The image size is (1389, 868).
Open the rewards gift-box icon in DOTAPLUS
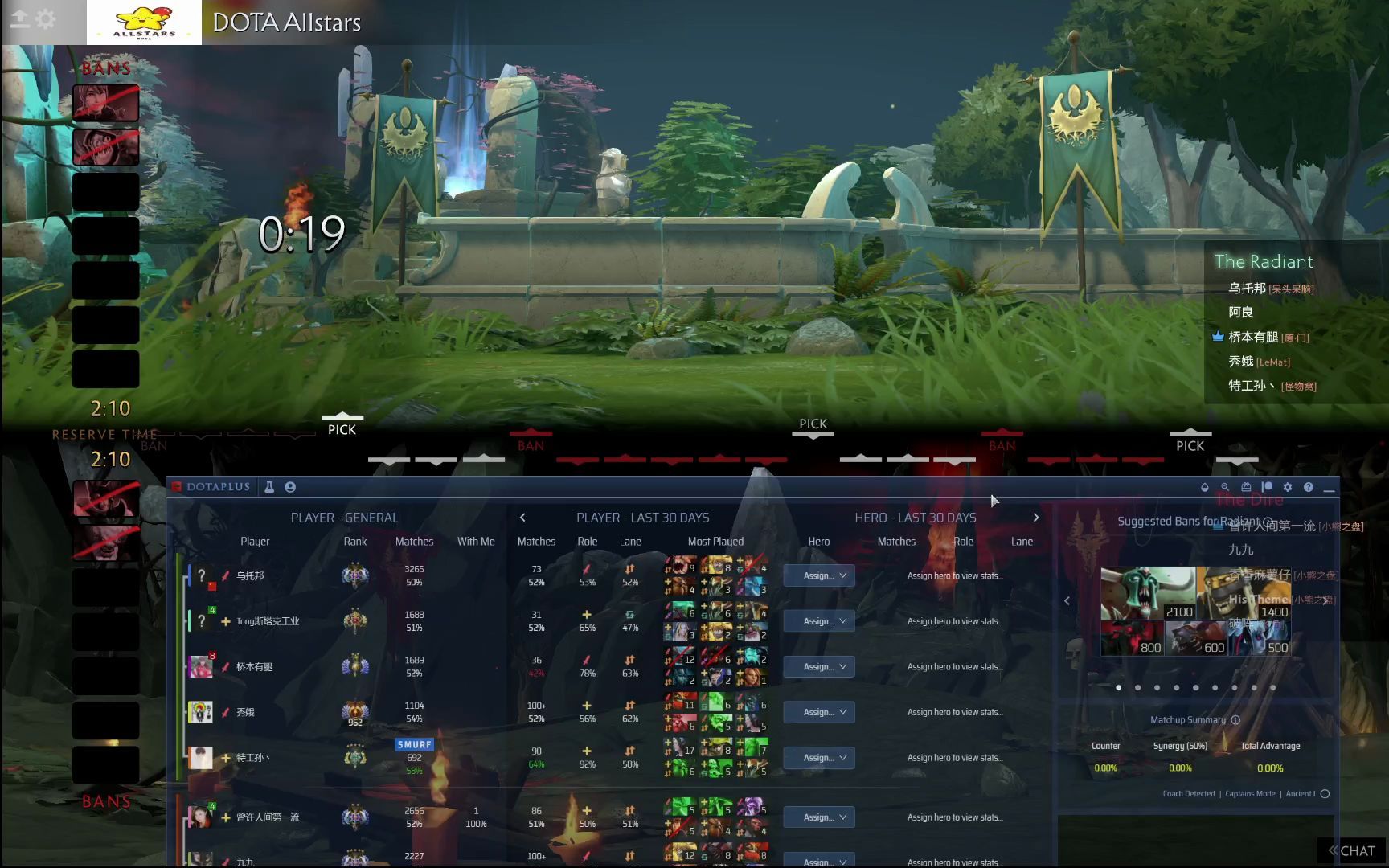pyautogui.click(x=1246, y=487)
